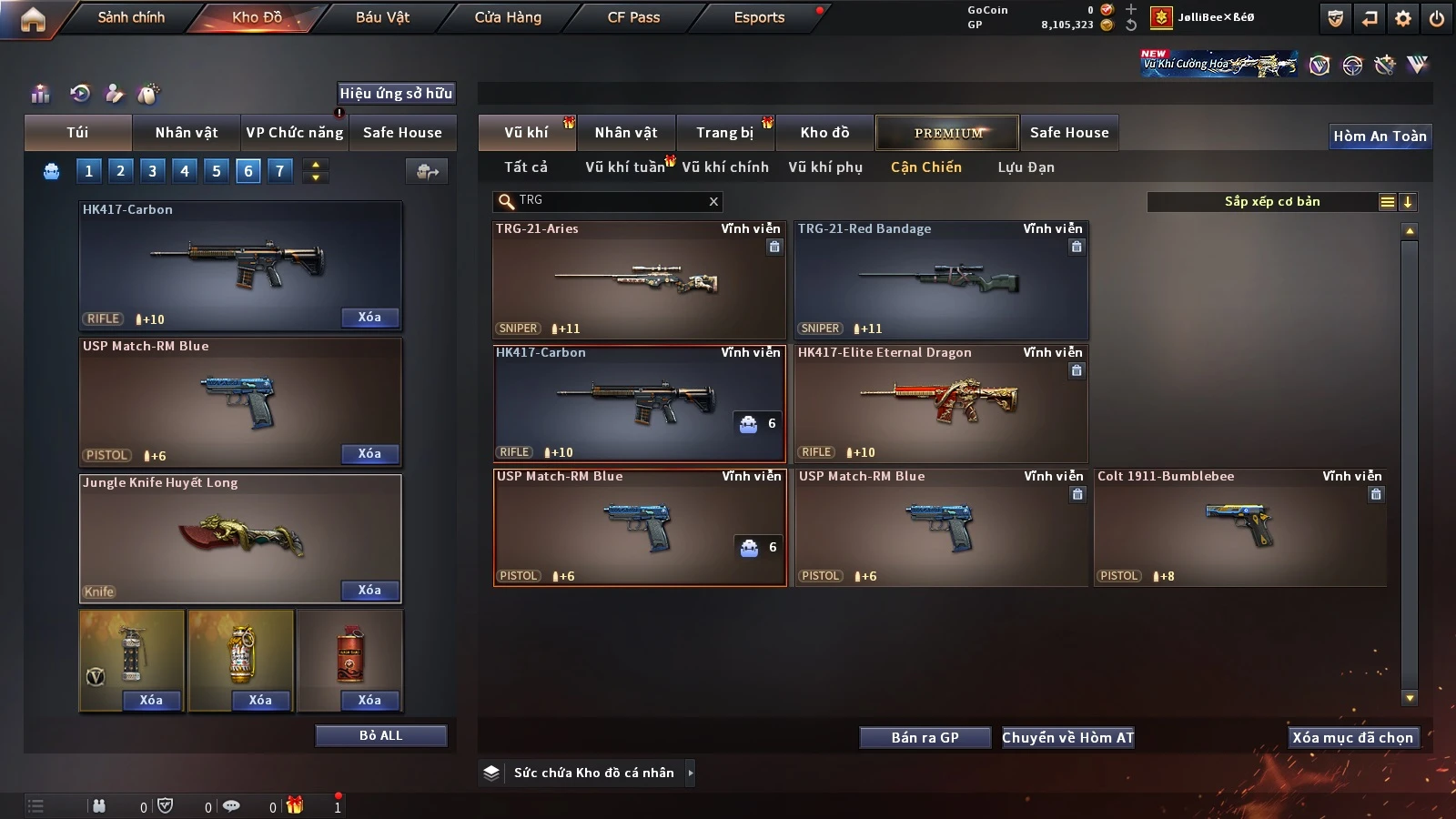This screenshot has width=1456, height=819.
Task: Switch to the Vũ khí chính filter
Action: click(725, 167)
